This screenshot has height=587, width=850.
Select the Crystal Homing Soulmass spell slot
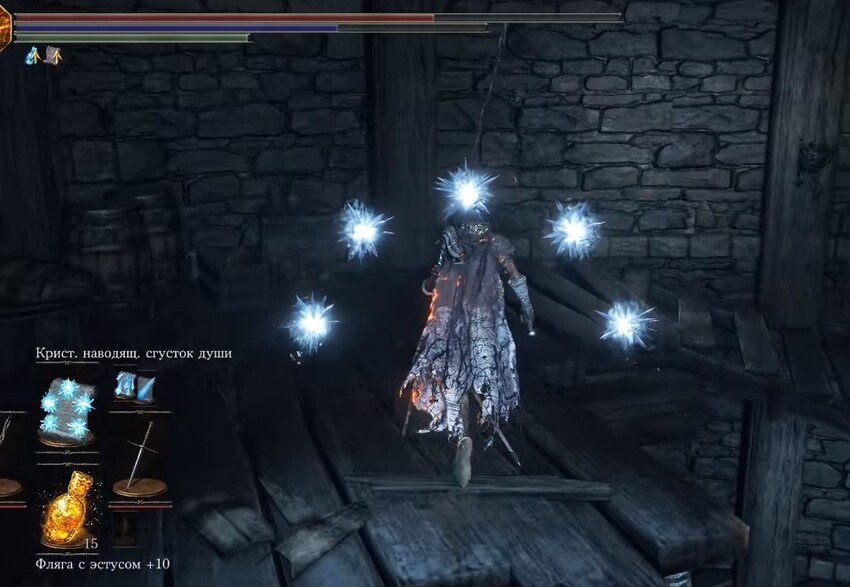coord(66,410)
